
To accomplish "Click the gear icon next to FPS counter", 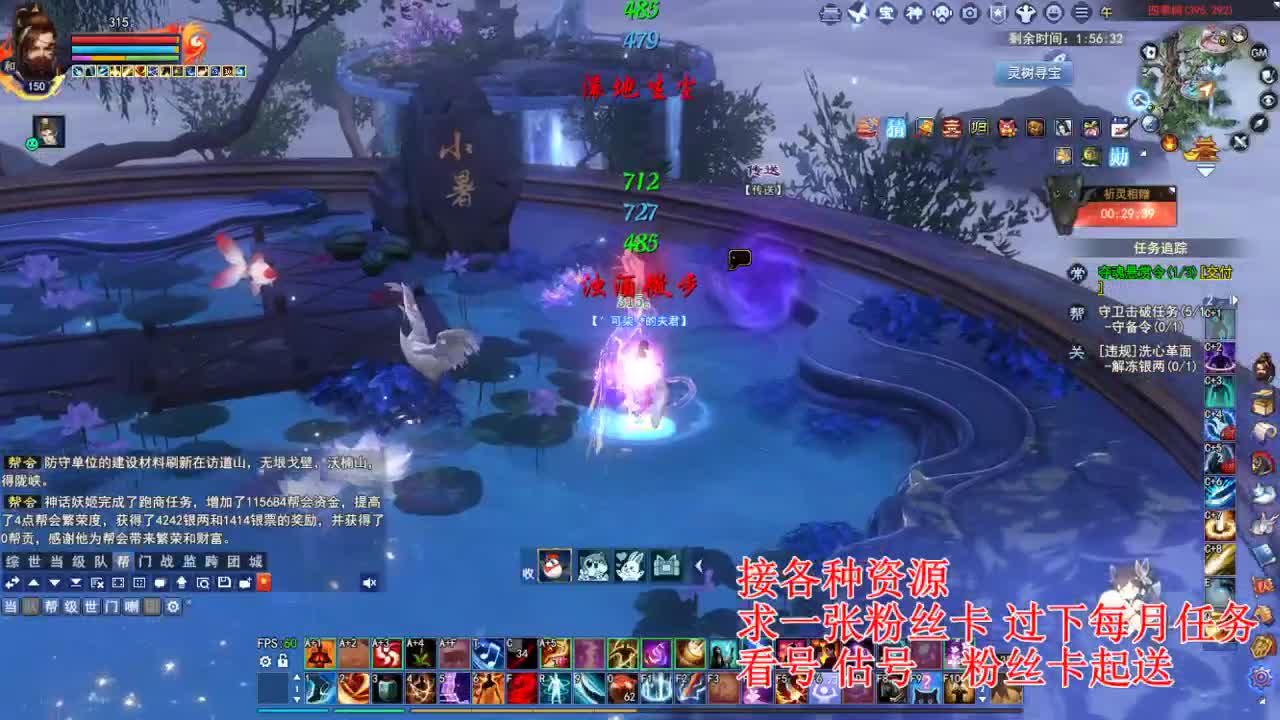I will click(264, 661).
